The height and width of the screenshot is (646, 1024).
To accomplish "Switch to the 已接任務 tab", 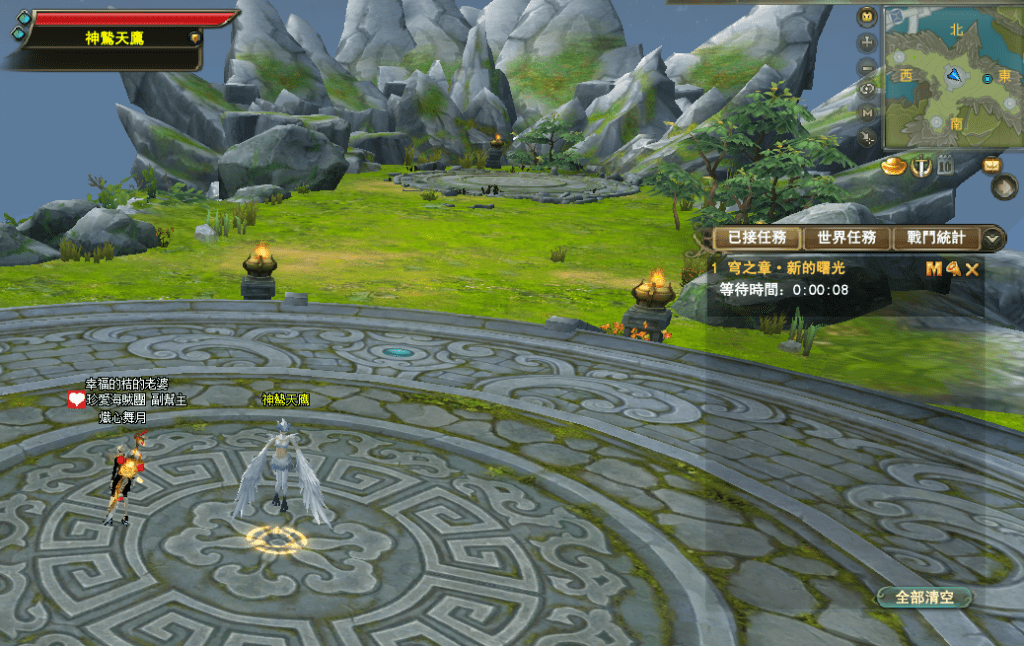I will coord(756,238).
